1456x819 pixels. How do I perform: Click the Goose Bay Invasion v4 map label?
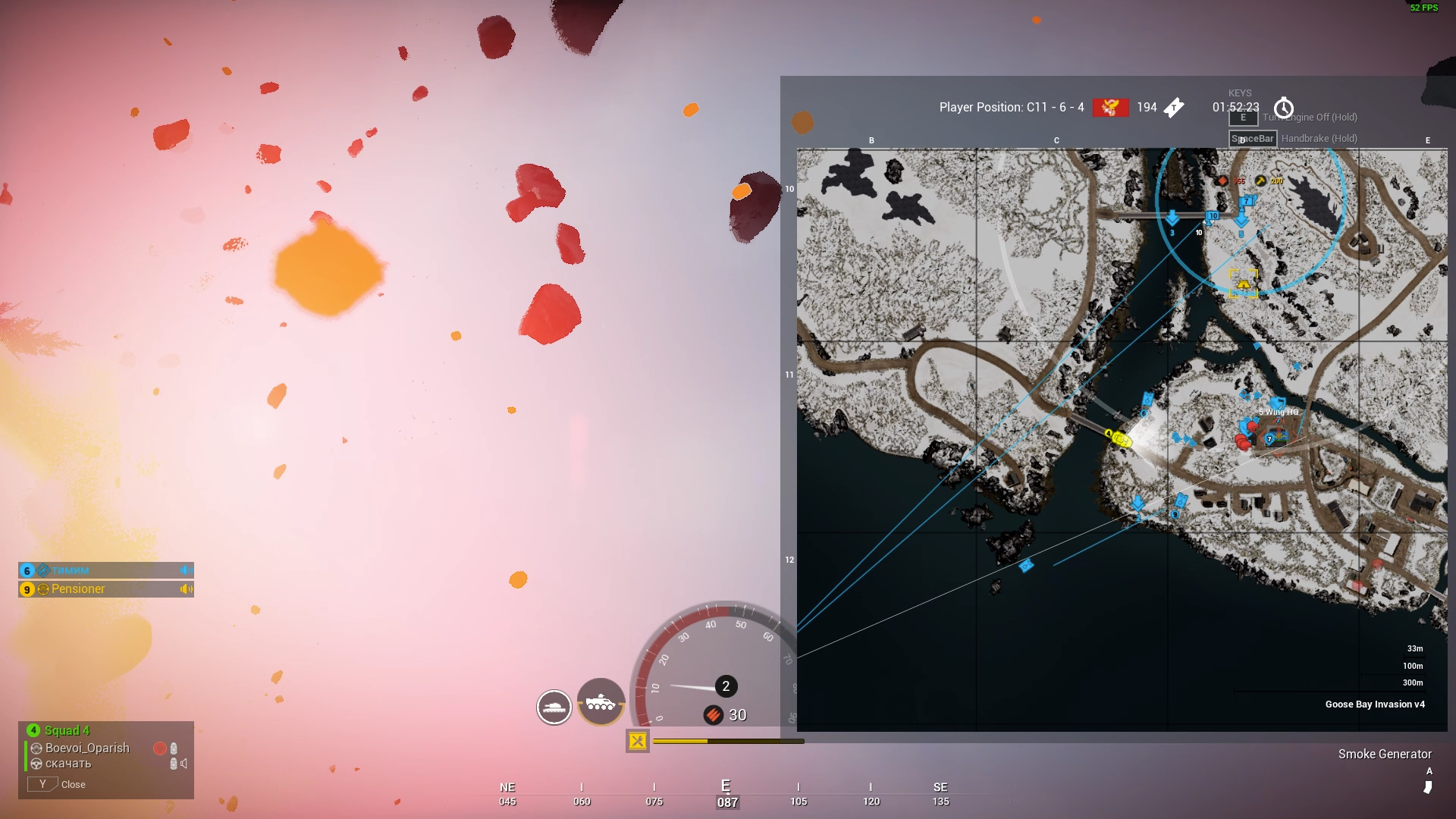coord(1374,704)
